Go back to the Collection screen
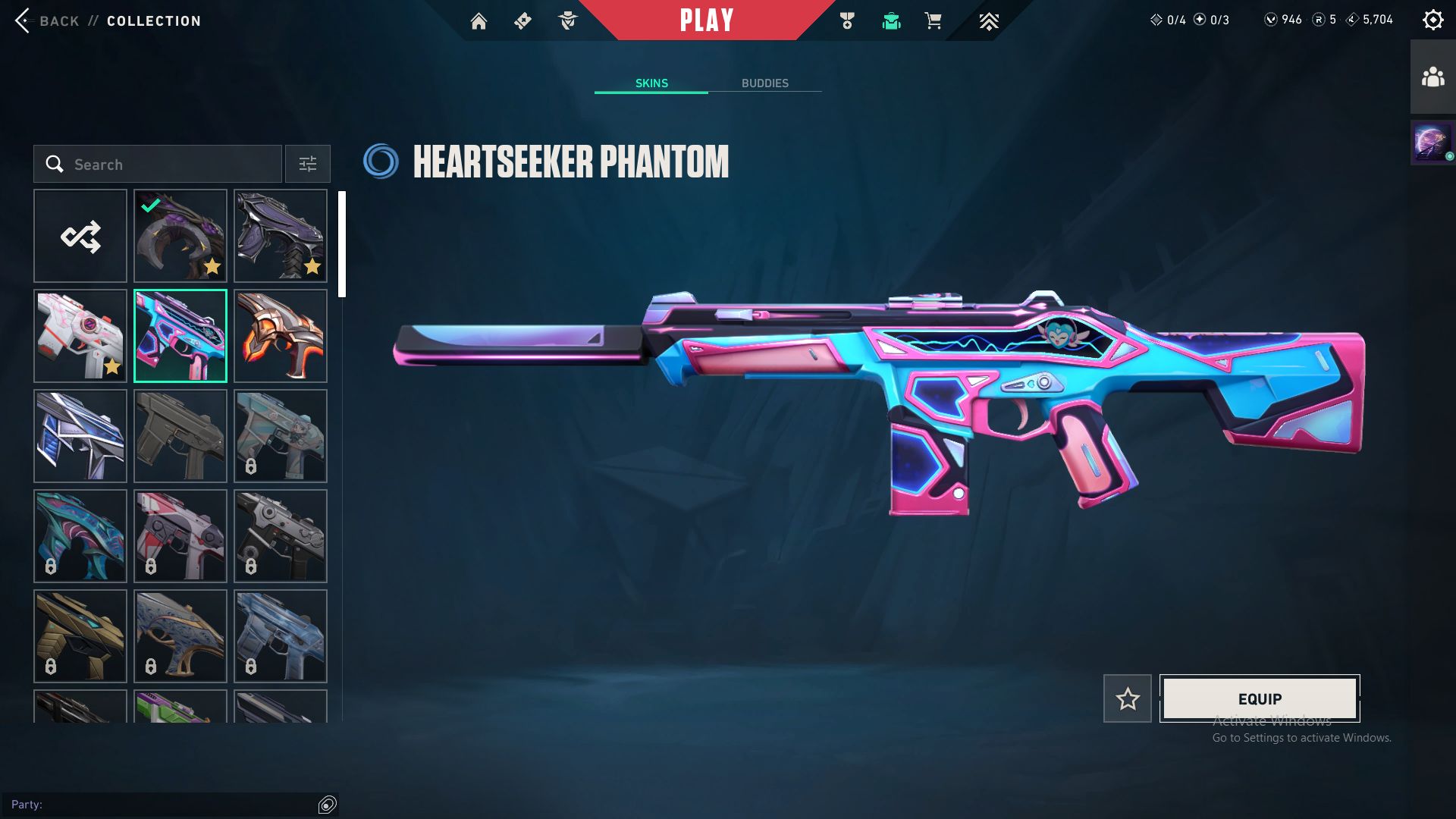1456x819 pixels. pyautogui.click(x=47, y=20)
